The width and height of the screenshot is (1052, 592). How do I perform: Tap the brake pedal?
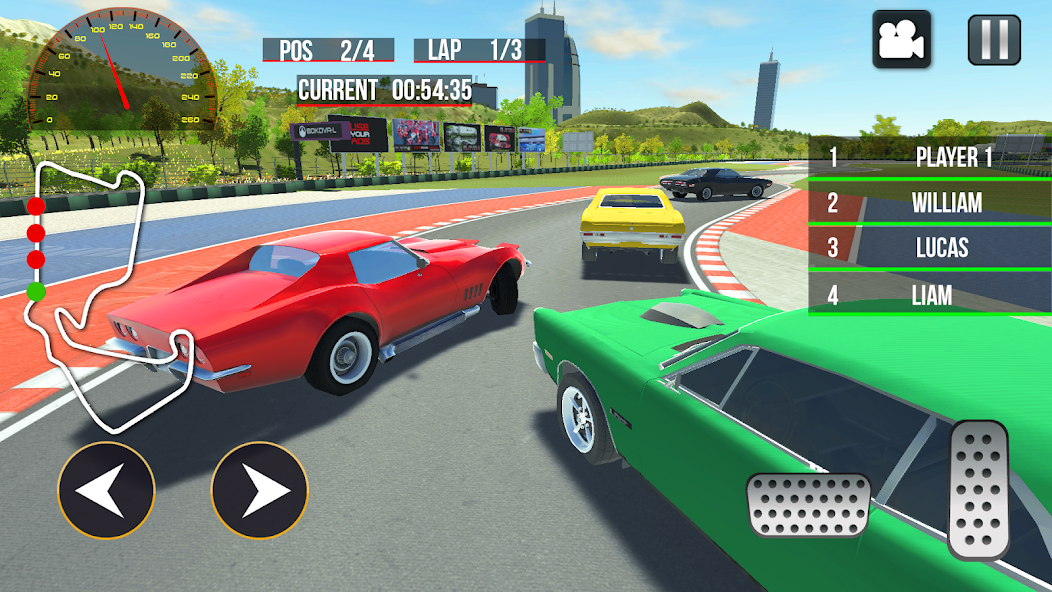point(808,505)
